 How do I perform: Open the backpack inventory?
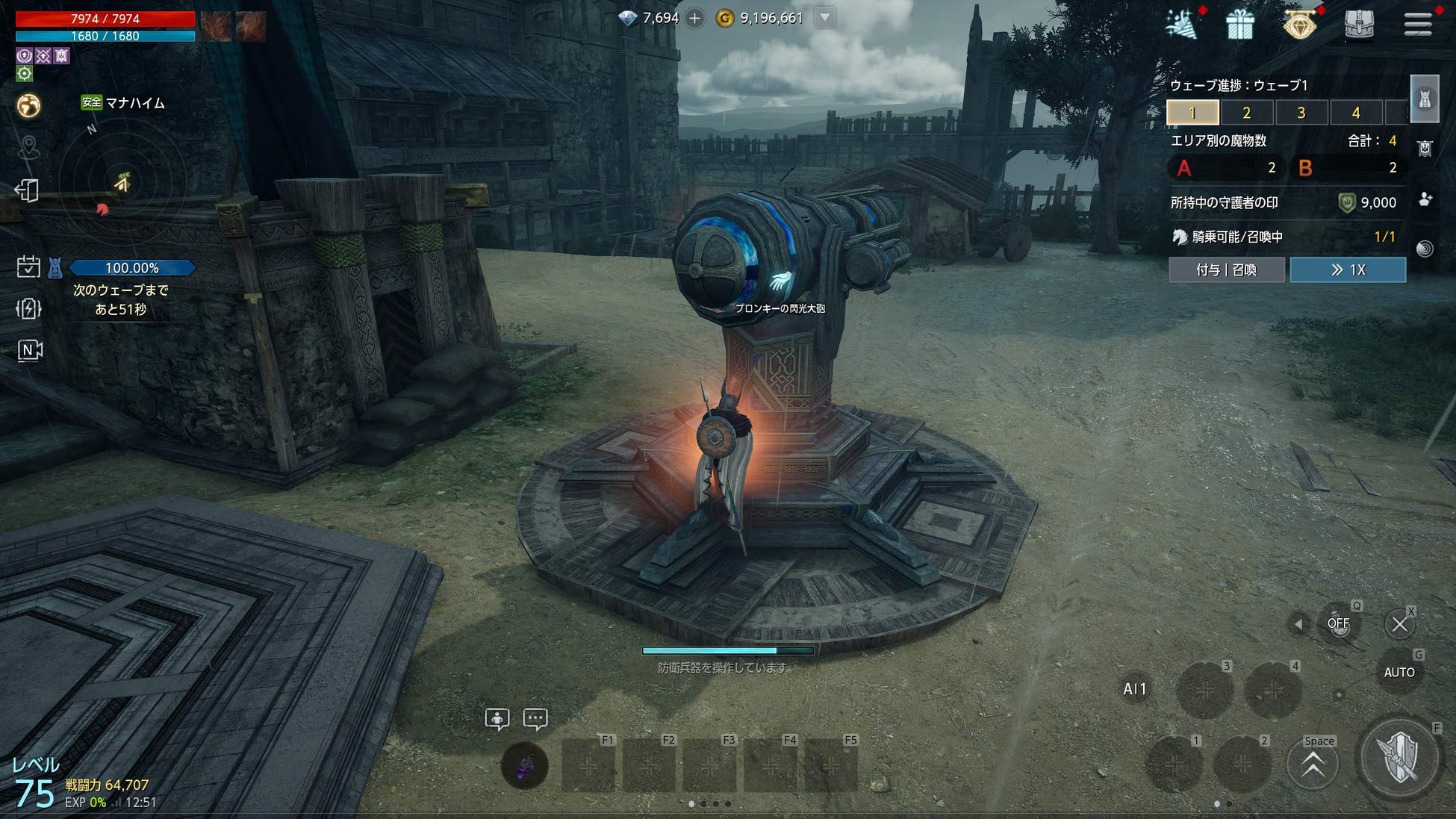pos(1359,25)
